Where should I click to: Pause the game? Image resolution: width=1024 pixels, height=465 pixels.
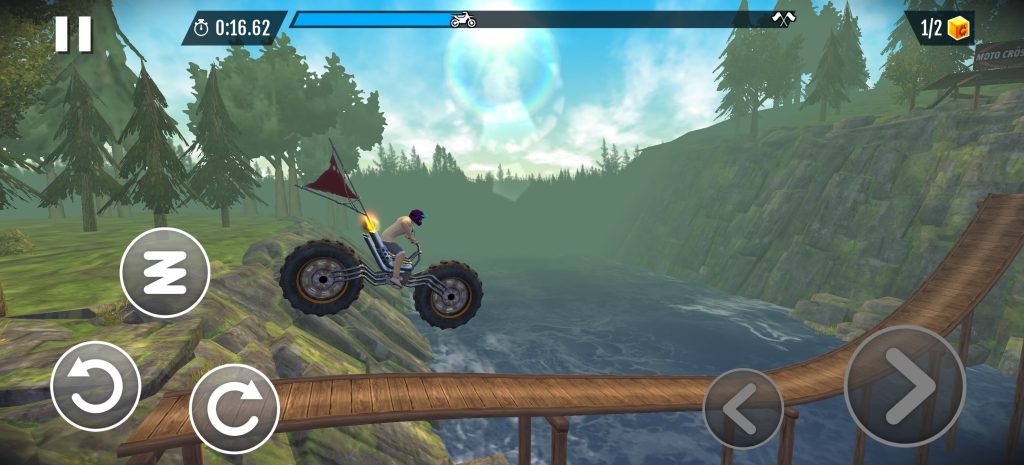pos(73,33)
